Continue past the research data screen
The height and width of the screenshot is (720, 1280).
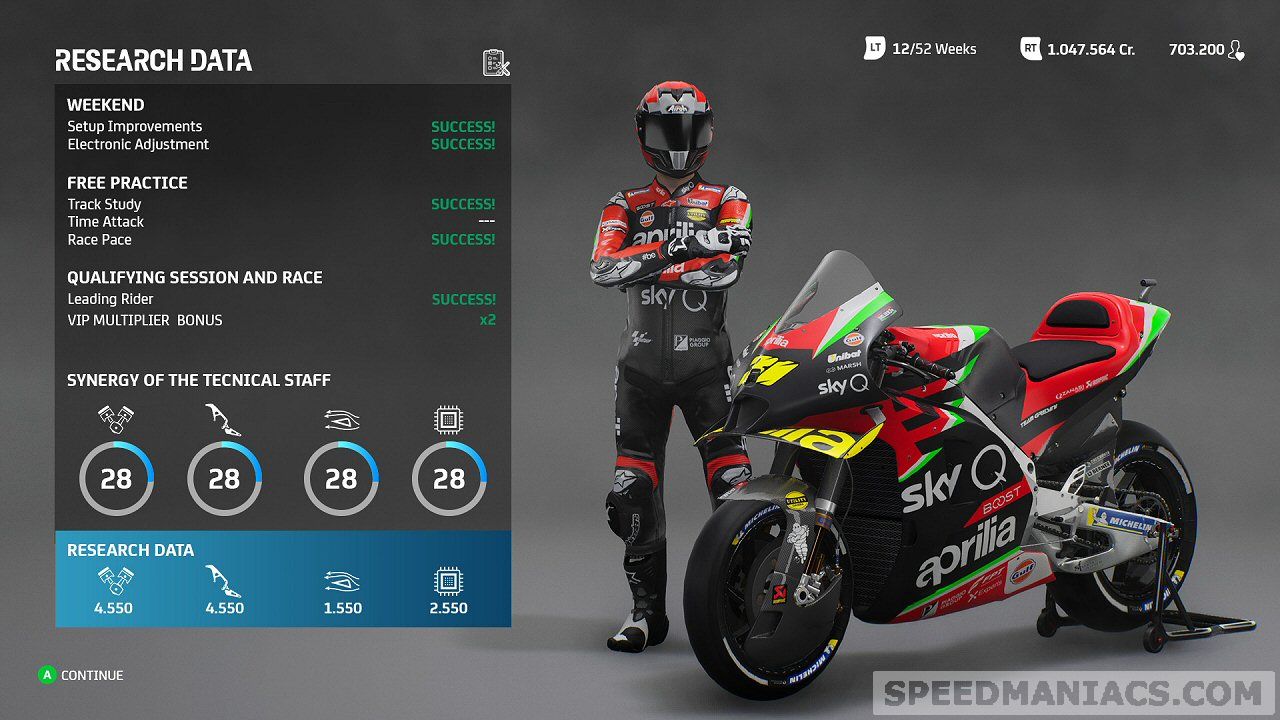click(81, 675)
